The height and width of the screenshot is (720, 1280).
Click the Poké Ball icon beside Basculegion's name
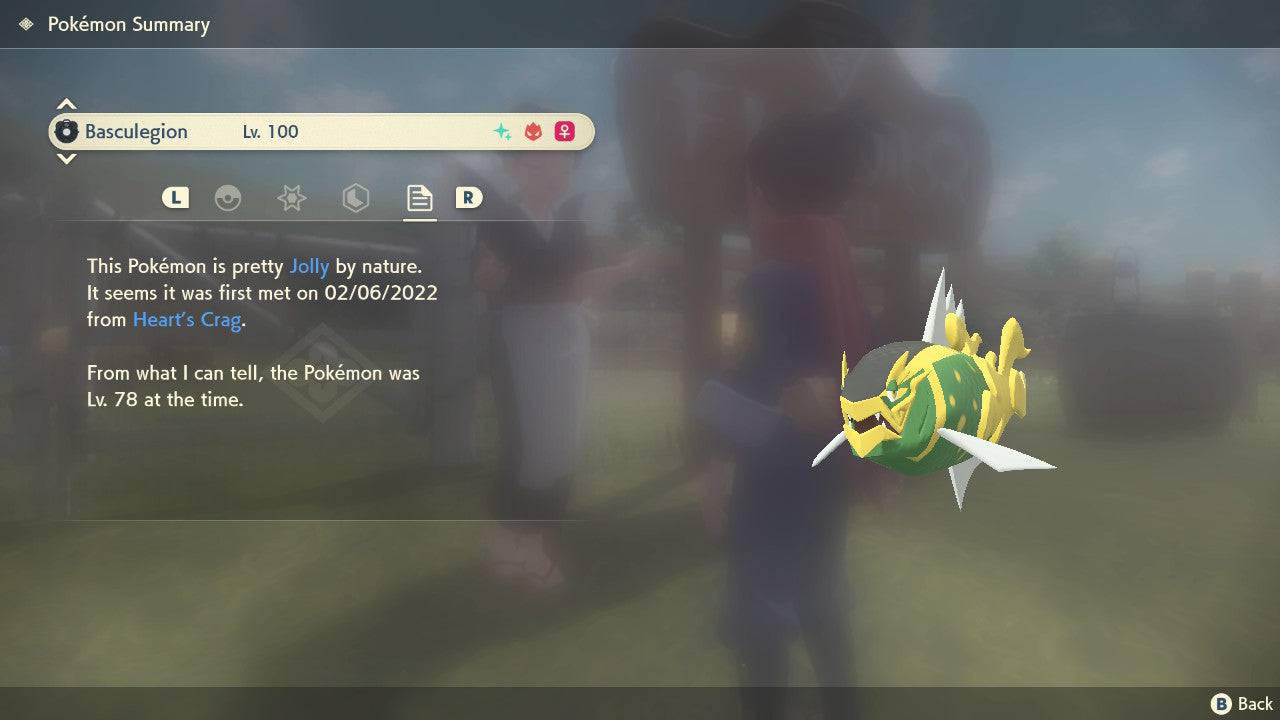point(68,131)
